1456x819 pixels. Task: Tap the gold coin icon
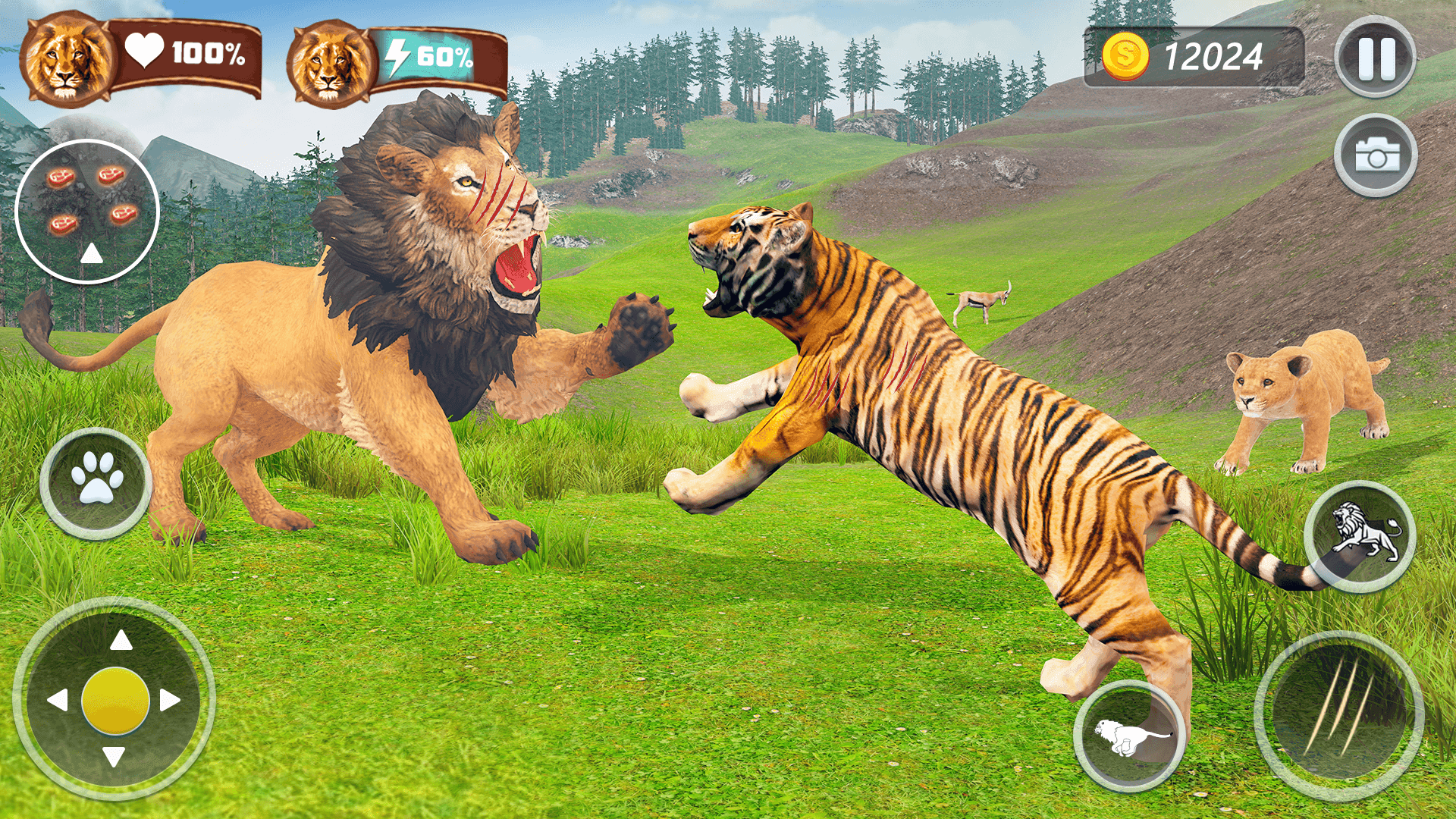(x=1125, y=55)
